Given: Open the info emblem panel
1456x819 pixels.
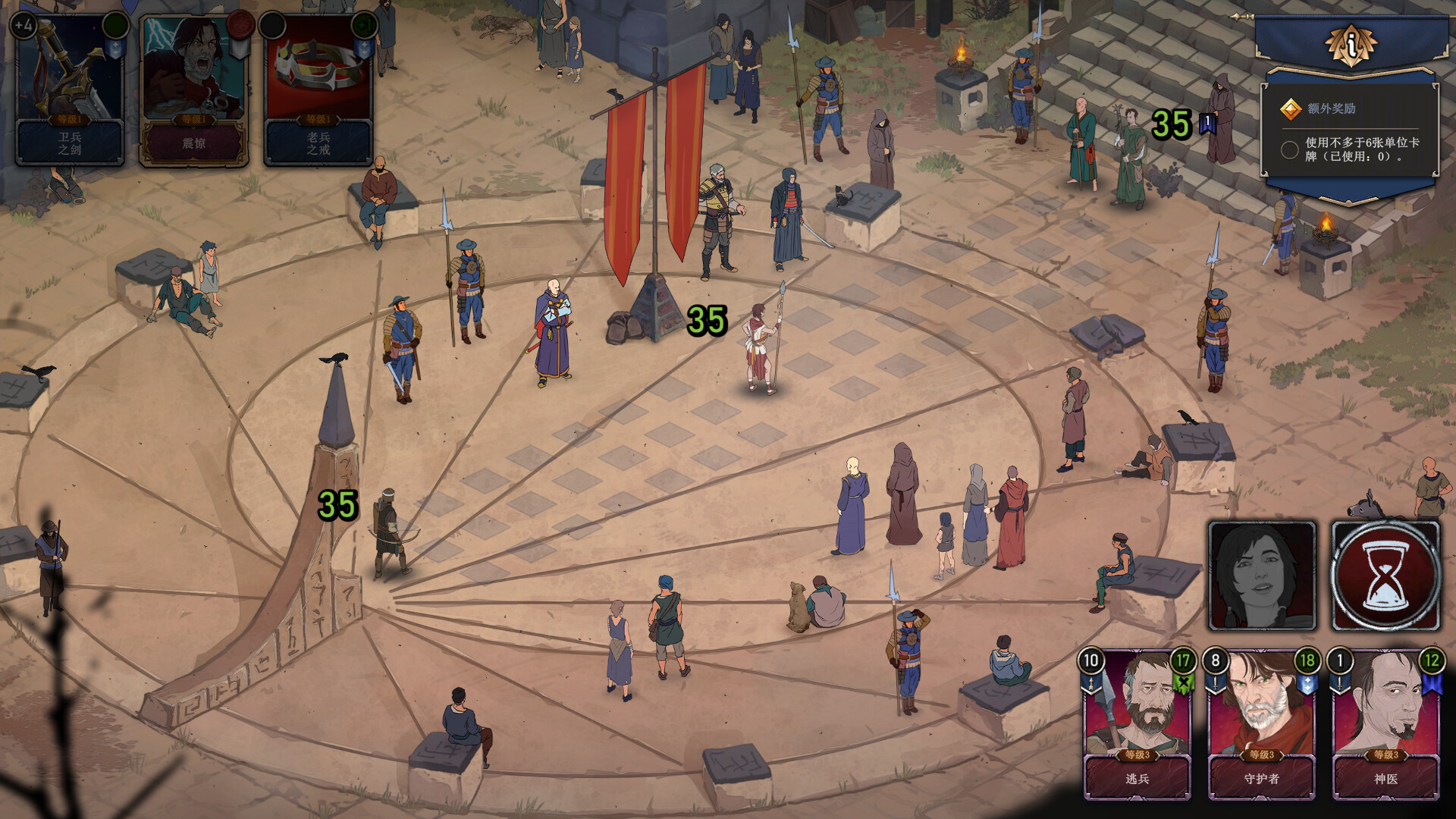Looking at the screenshot, I should click(1351, 45).
